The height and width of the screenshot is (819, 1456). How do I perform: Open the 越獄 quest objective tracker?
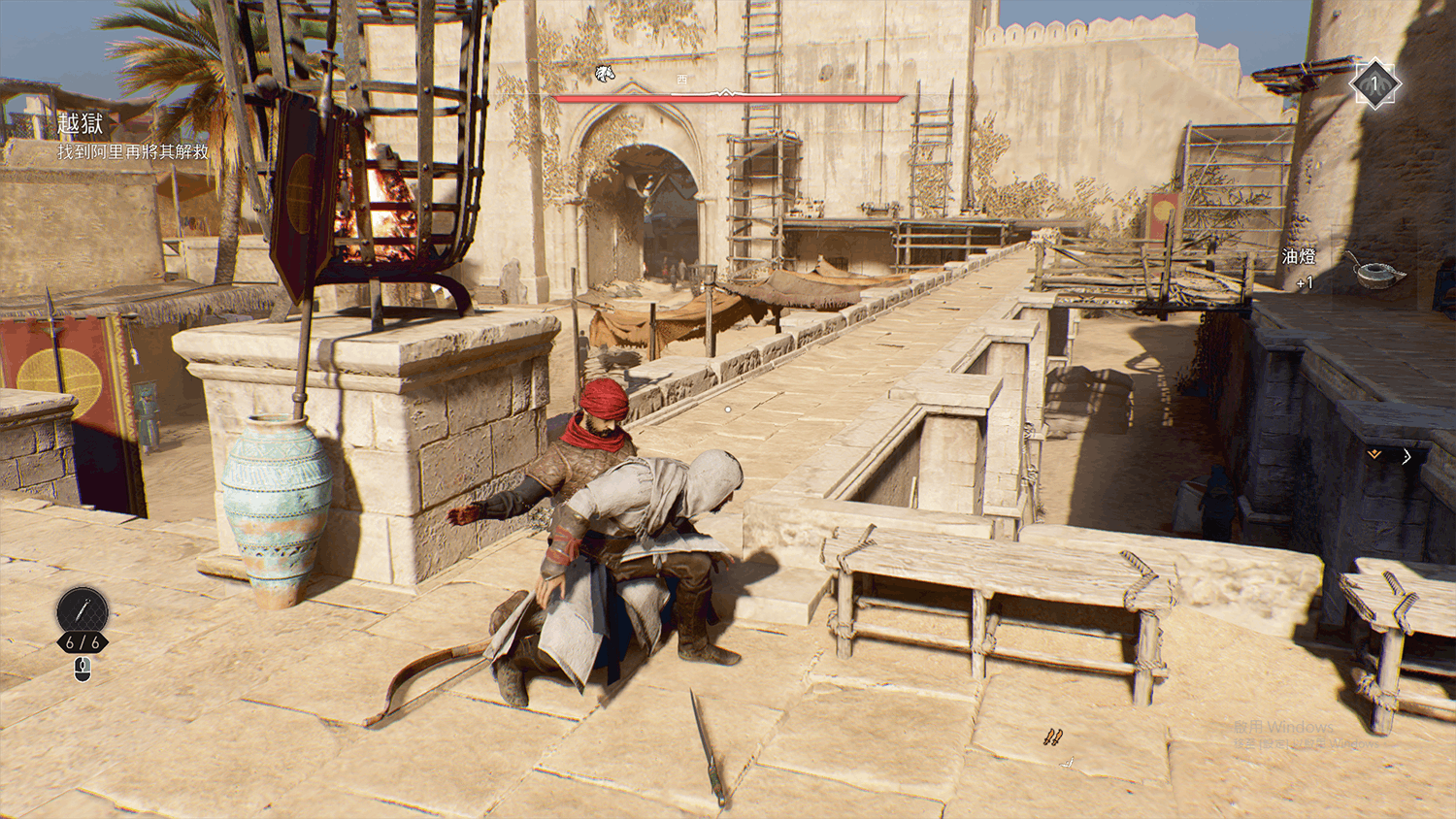[x=81, y=124]
